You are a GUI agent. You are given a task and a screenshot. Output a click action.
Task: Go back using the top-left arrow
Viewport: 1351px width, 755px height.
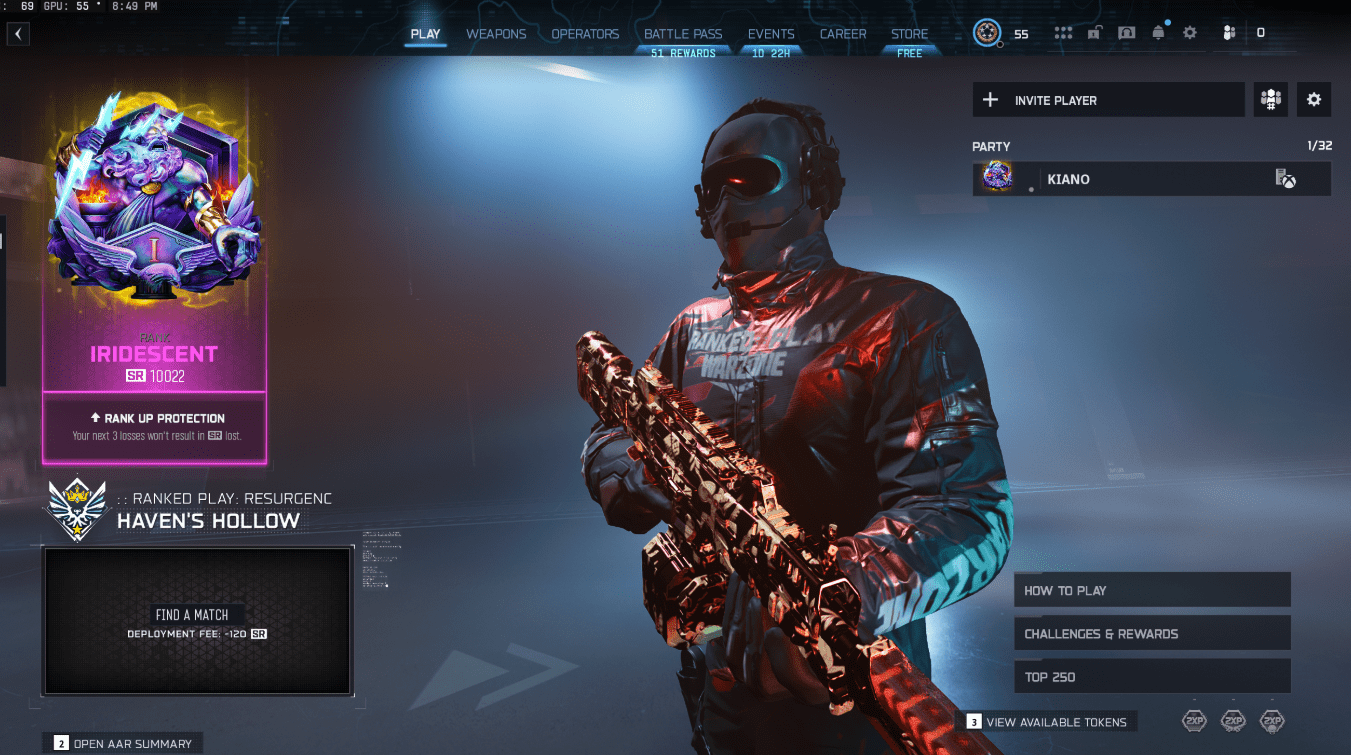[18, 34]
